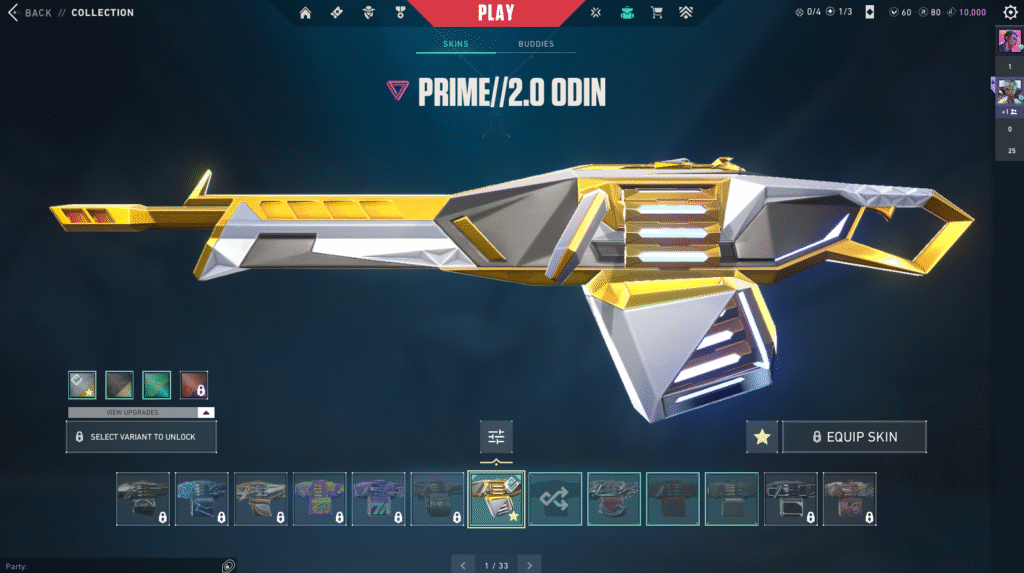Go to the previous skin page

462,565
